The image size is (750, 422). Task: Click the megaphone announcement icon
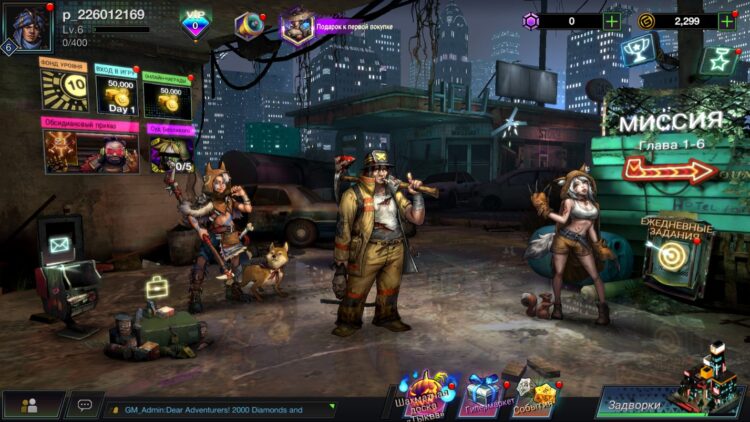coord(249,25)
